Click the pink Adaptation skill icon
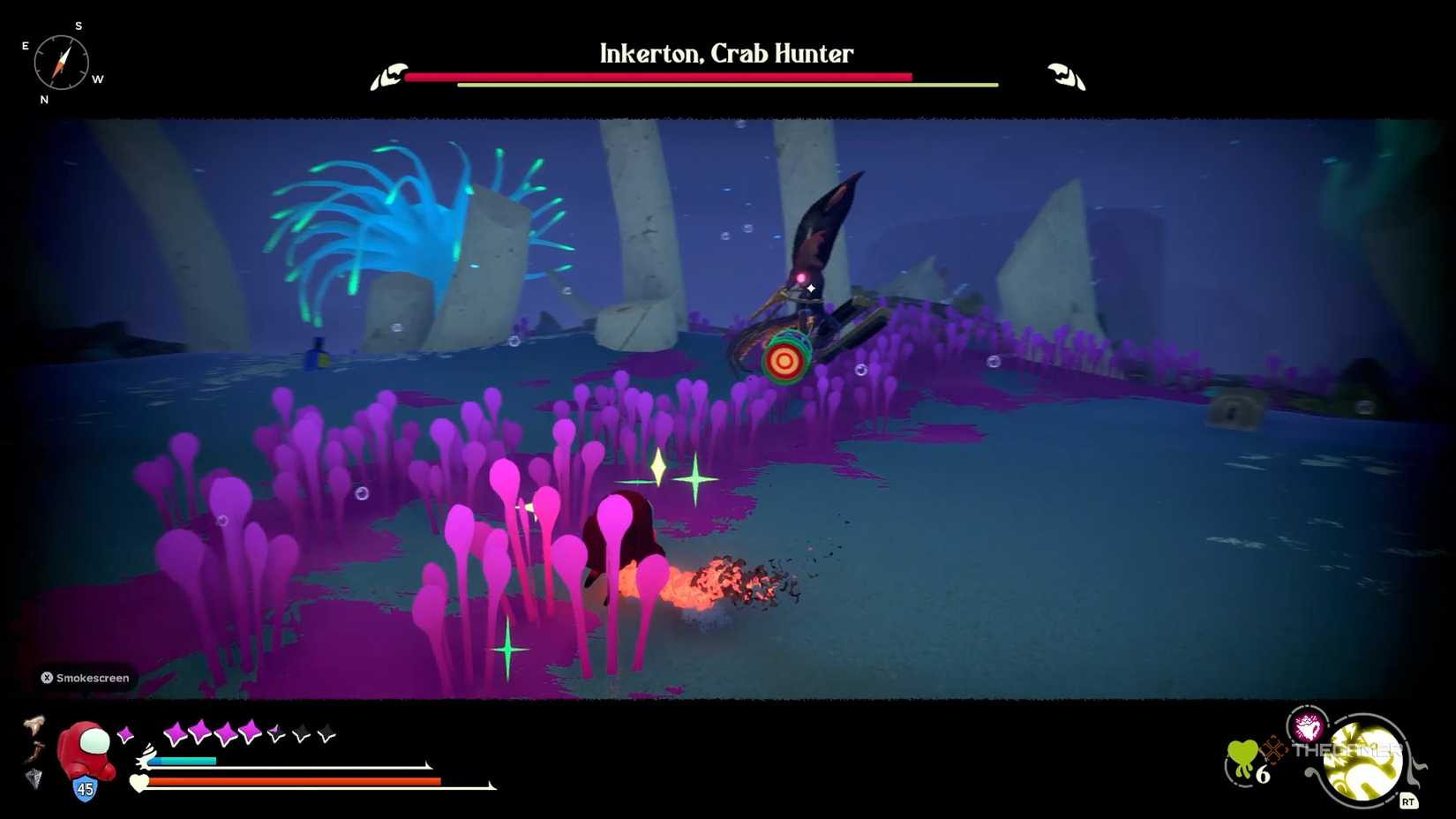 1306,726
